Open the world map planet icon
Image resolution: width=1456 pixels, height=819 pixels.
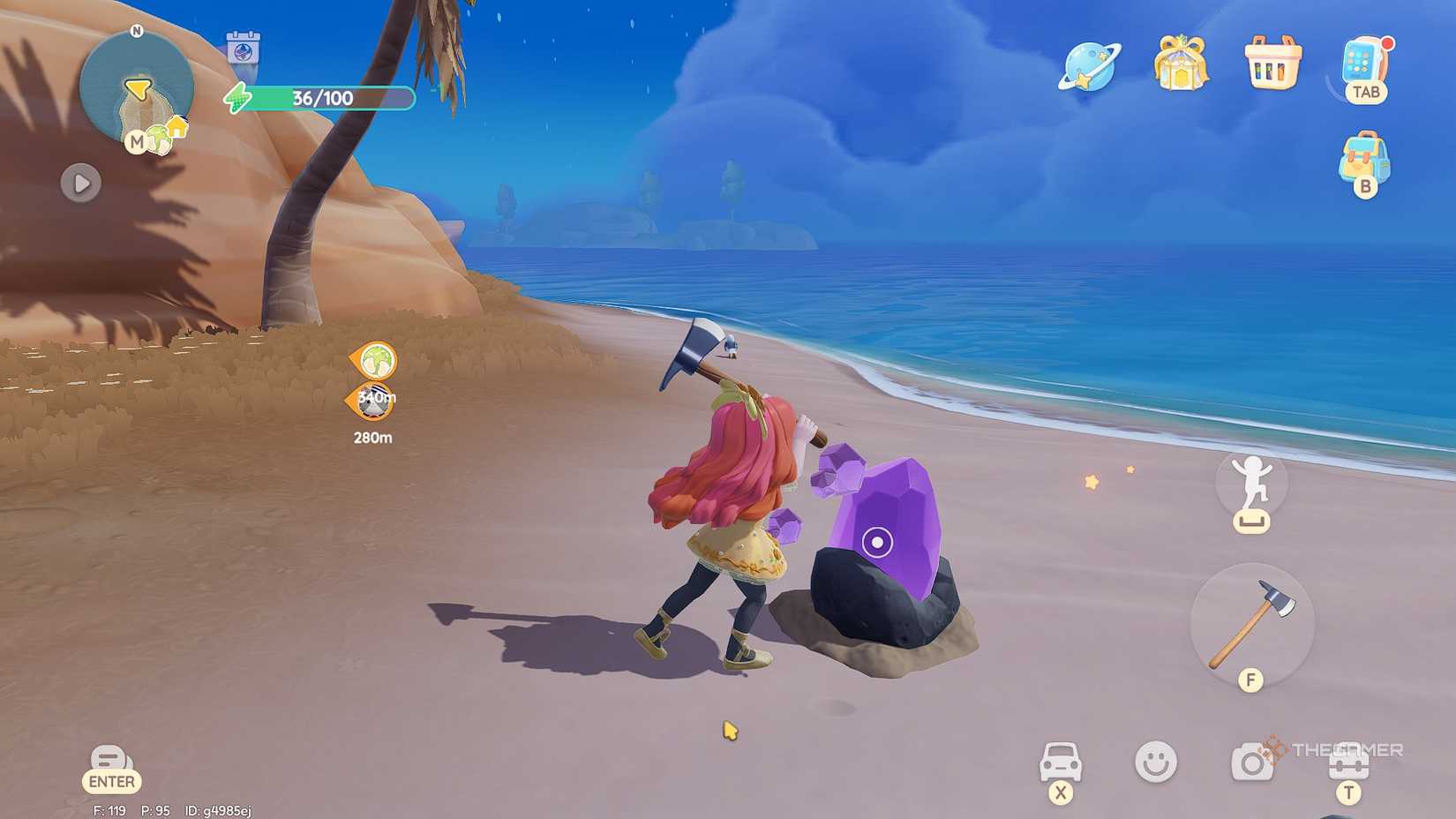1091,66
